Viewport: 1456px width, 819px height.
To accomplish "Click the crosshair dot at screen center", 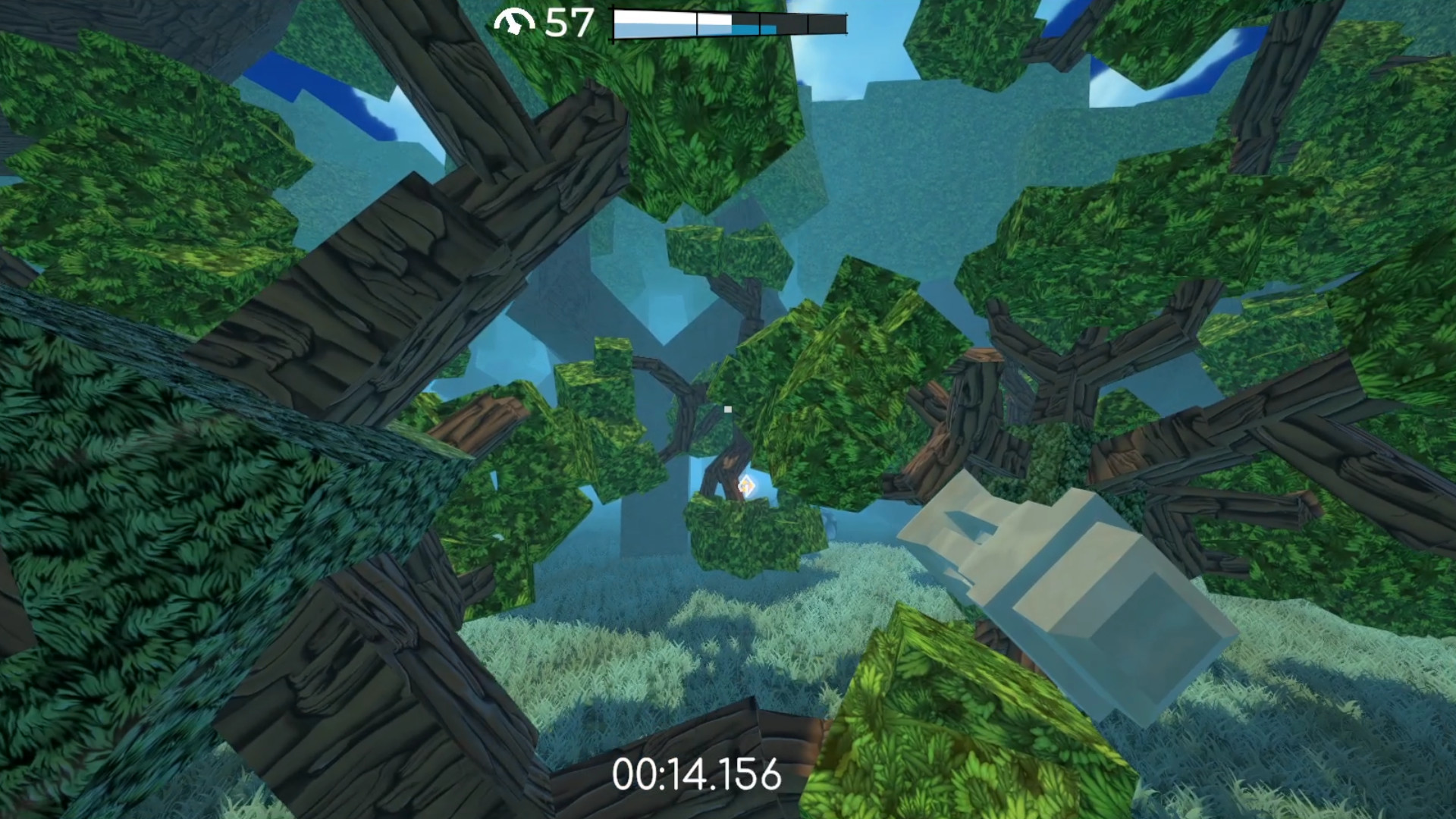I will (727, 409).
